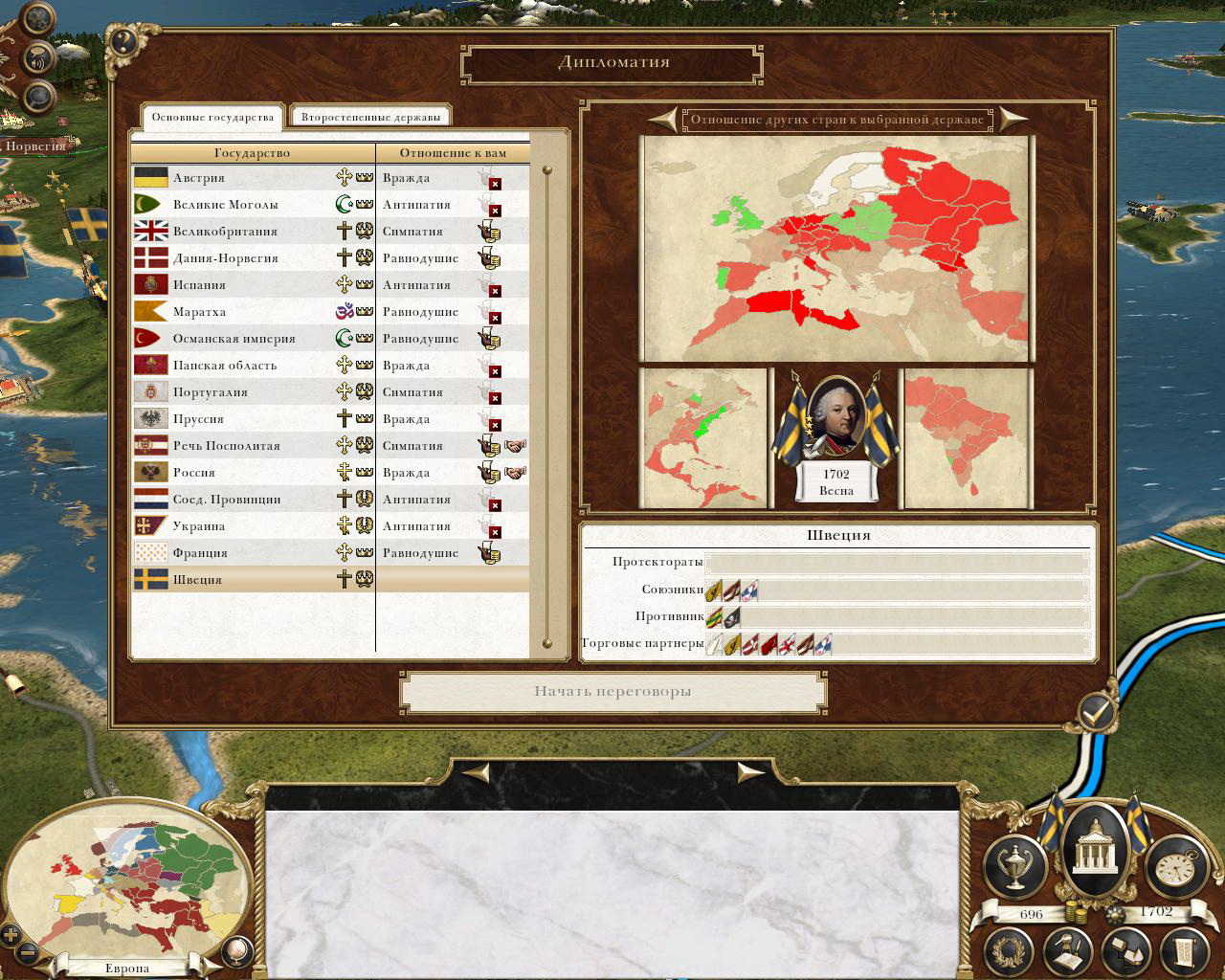This screenshot has width=1225, height=980.
Task: Pick Франция in the diplomacy list
Action: tap(200, 553)
